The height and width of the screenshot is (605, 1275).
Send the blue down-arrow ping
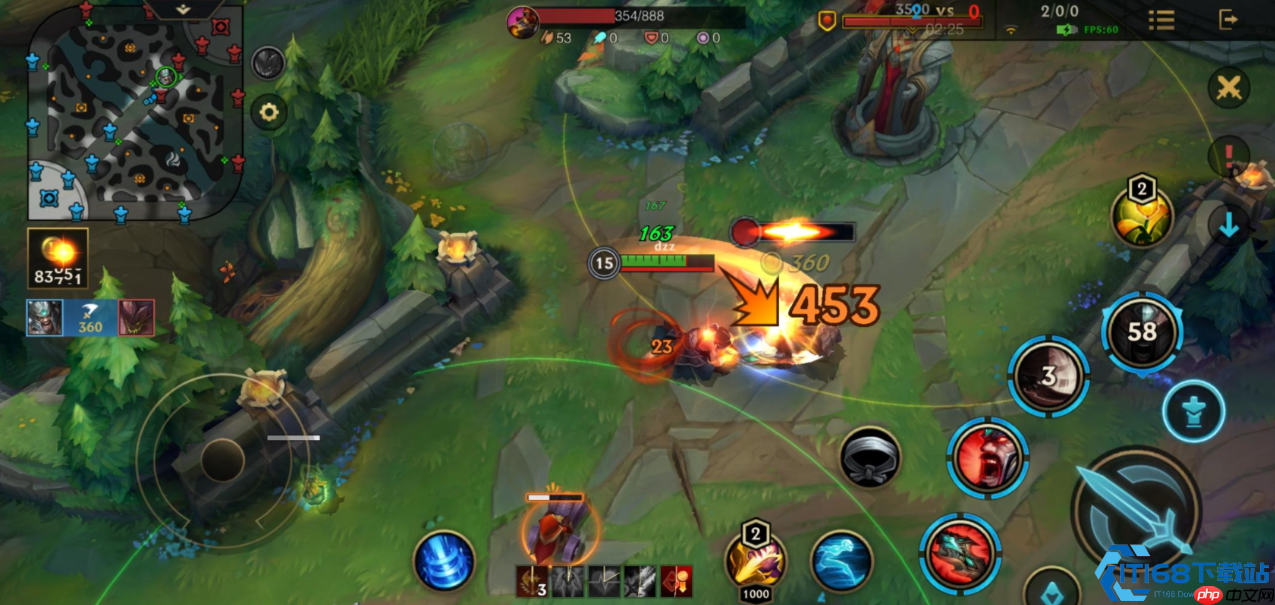[x=1228, y=226]
